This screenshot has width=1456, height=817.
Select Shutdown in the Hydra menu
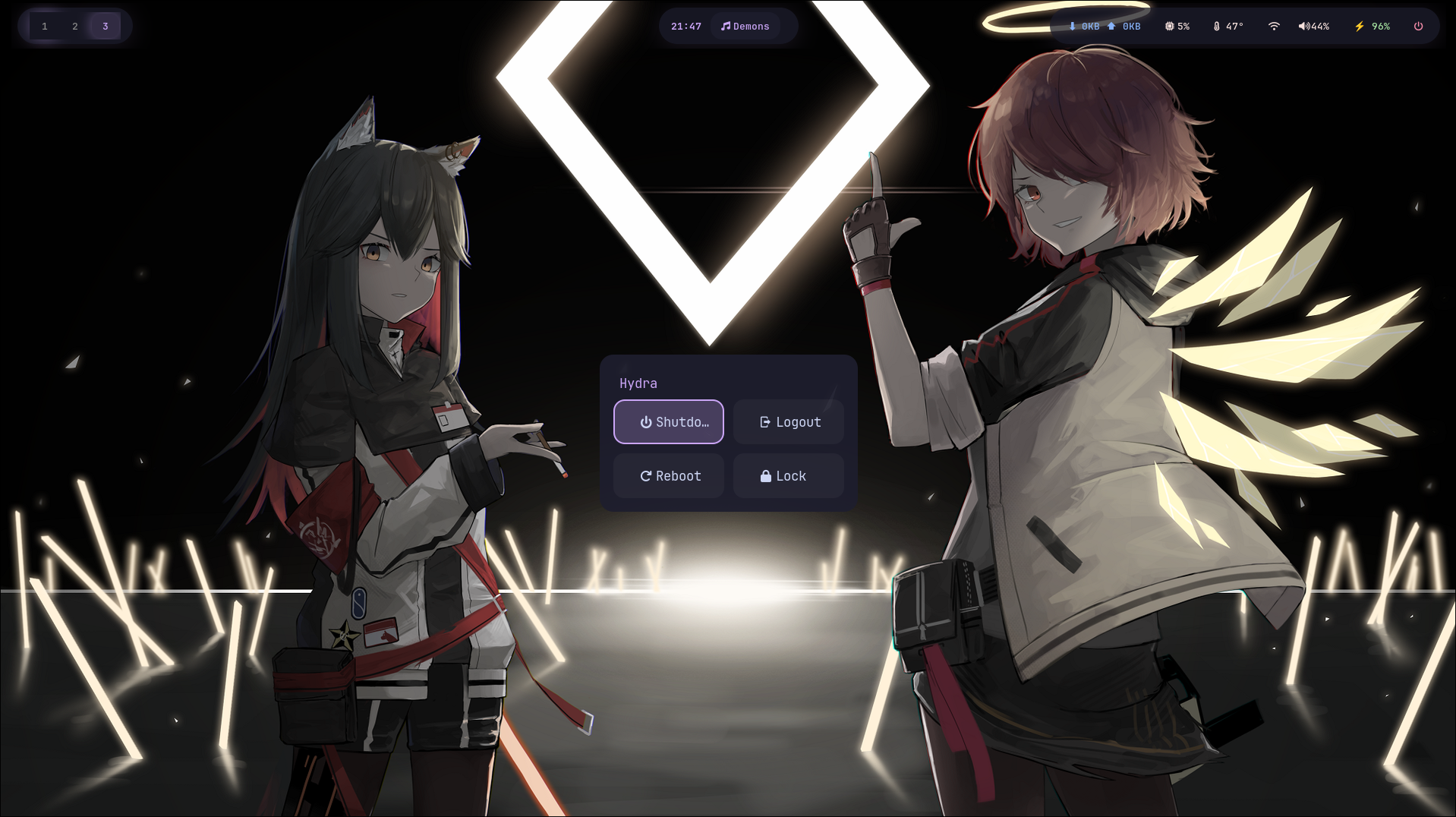[668, 421]
